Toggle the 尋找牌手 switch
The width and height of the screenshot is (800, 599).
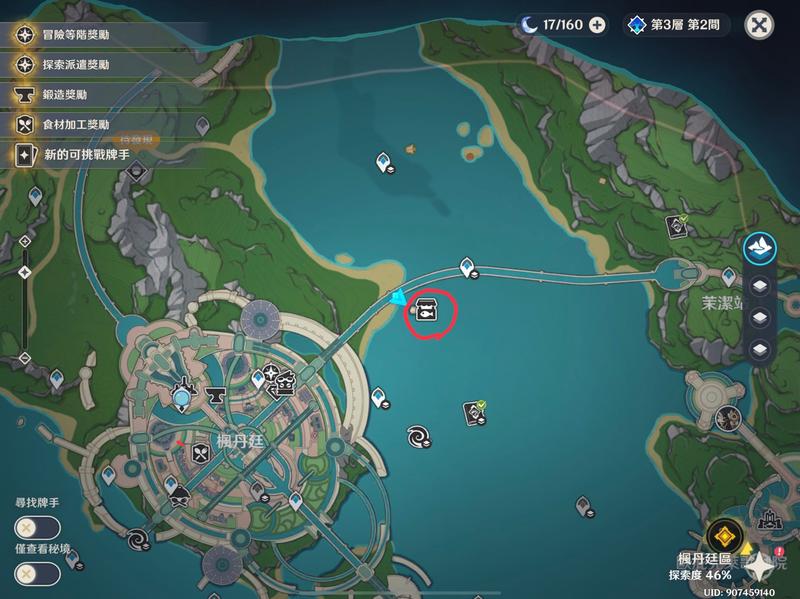[36, 528]
